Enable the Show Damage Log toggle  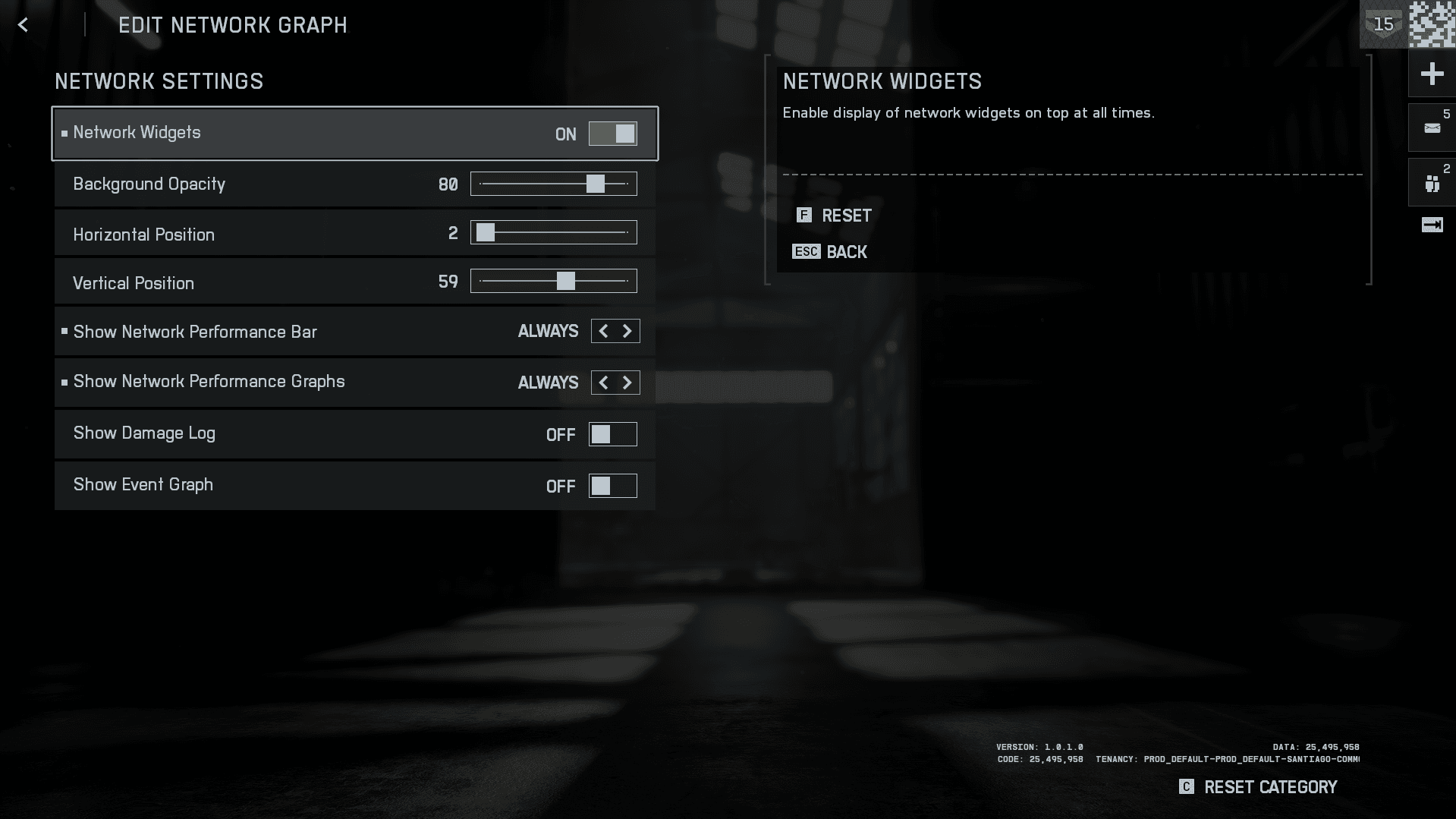613,434
